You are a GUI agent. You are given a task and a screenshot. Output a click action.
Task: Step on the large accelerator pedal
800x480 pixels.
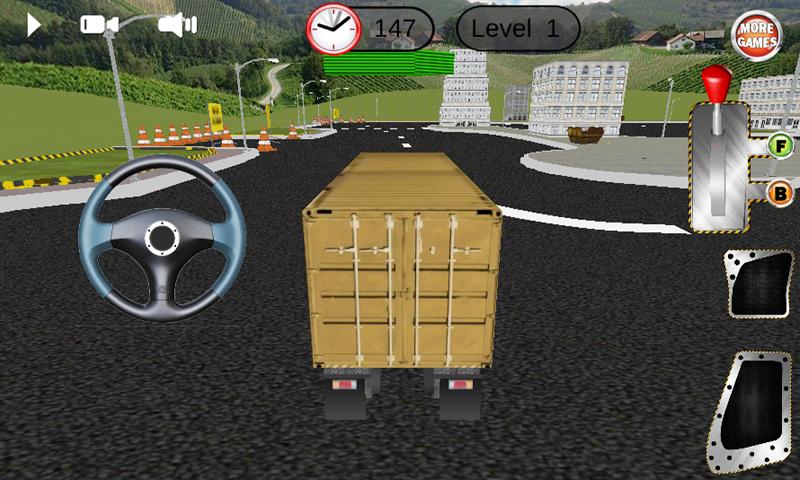click(x=750, y=411)
